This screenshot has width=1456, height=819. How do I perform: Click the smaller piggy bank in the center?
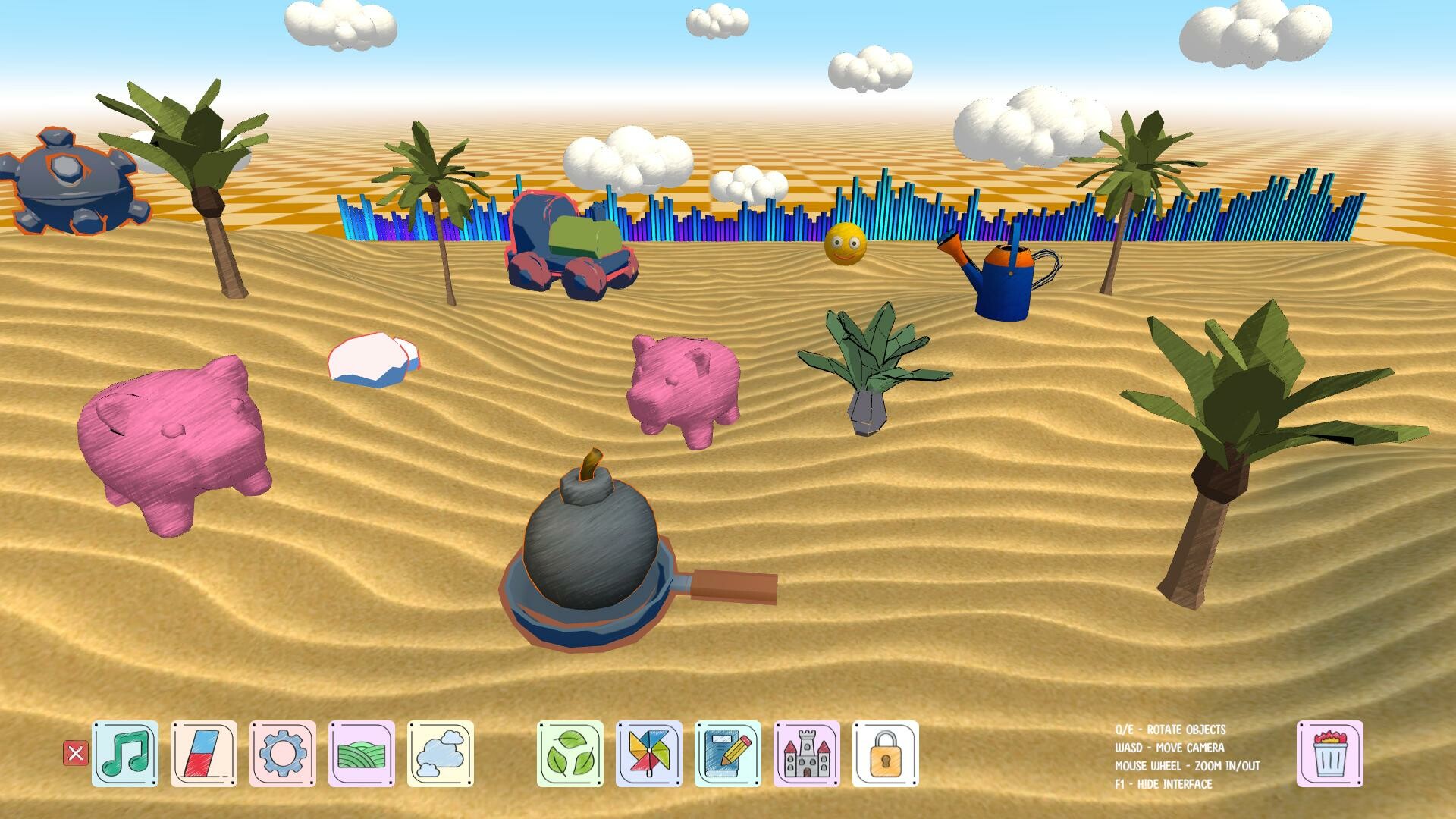682,387
